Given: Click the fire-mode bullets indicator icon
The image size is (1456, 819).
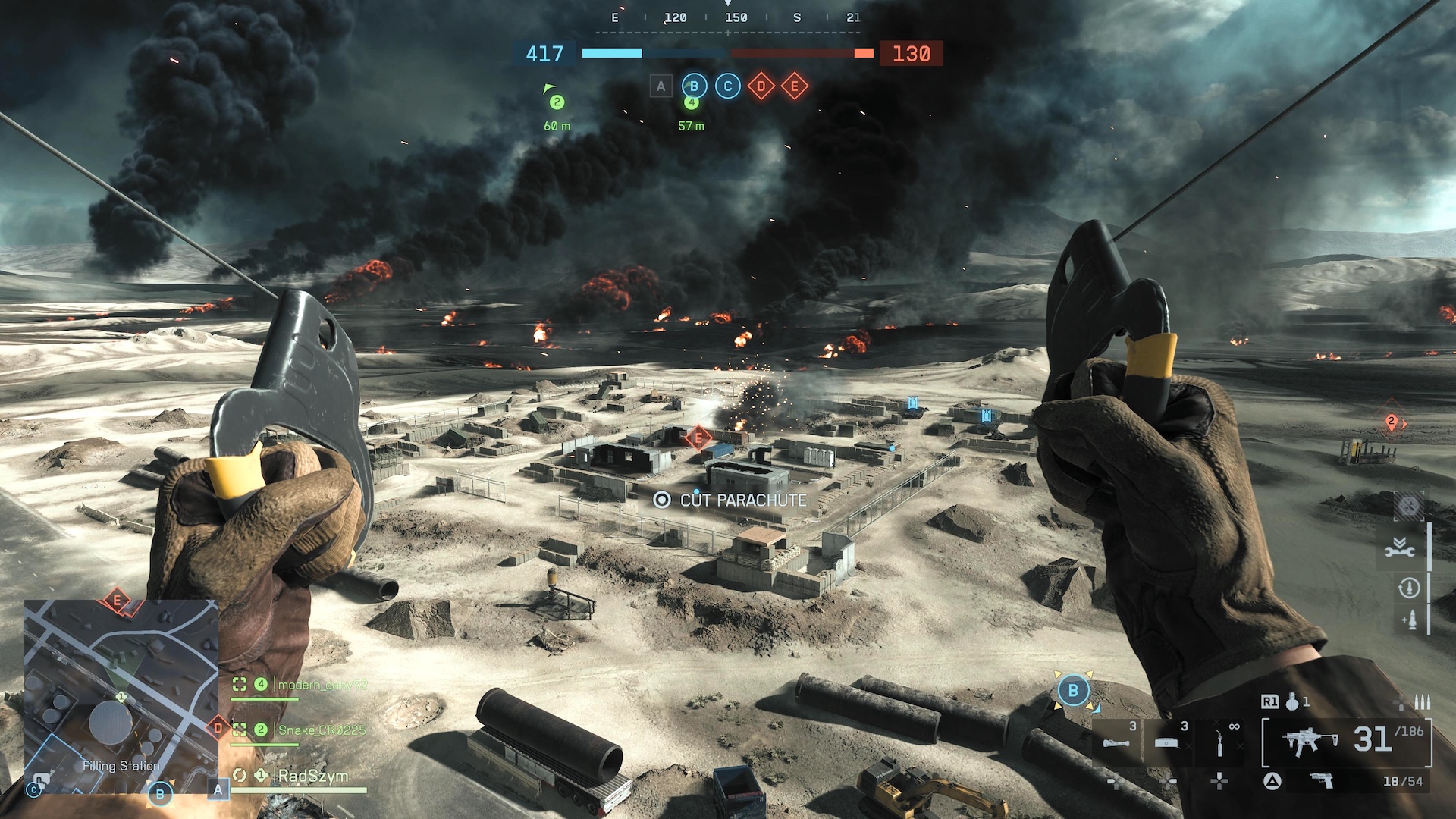Looking at the screenshot, I should click(x=1423, y=702).
